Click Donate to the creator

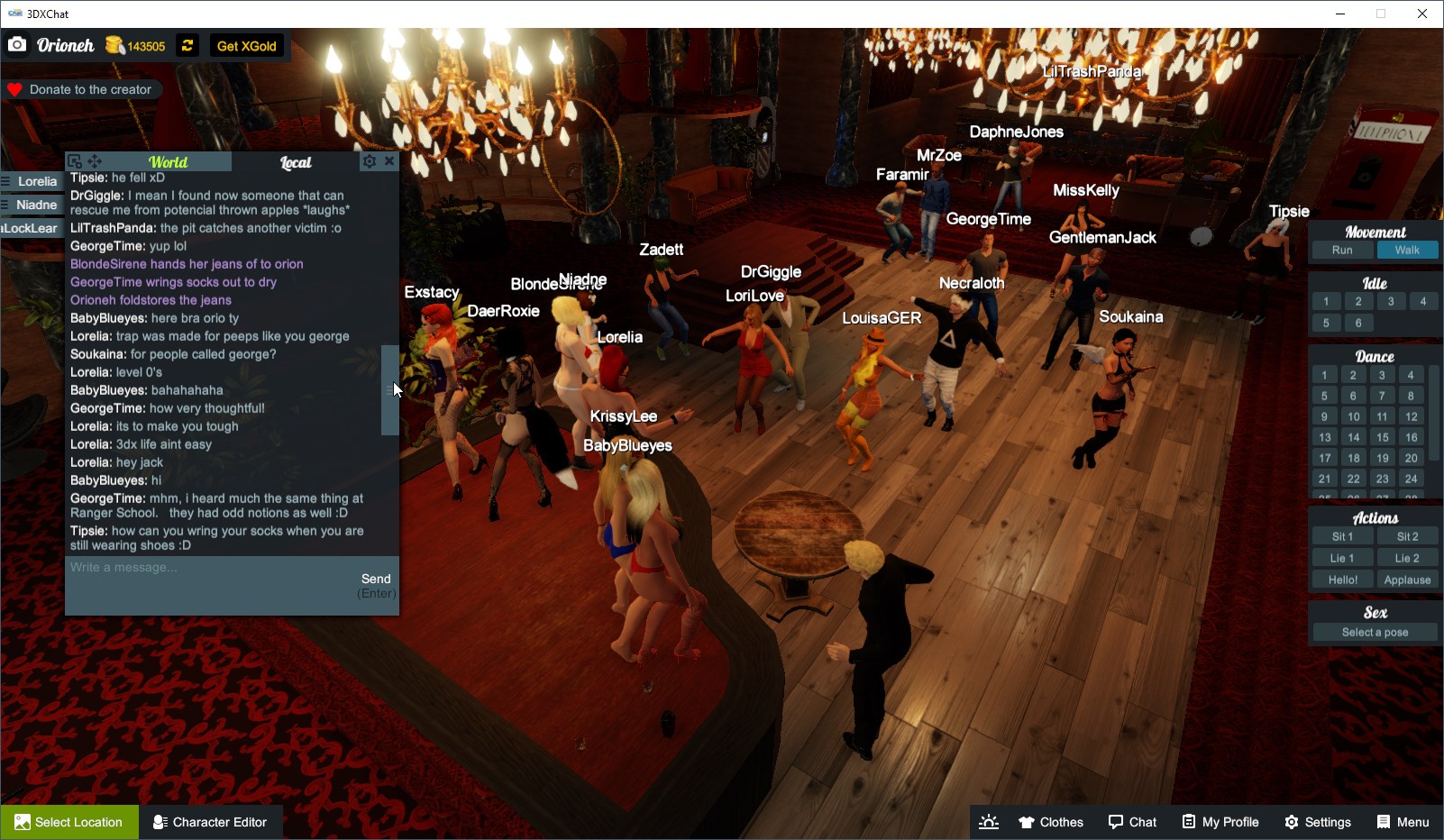tap(82, 89)
